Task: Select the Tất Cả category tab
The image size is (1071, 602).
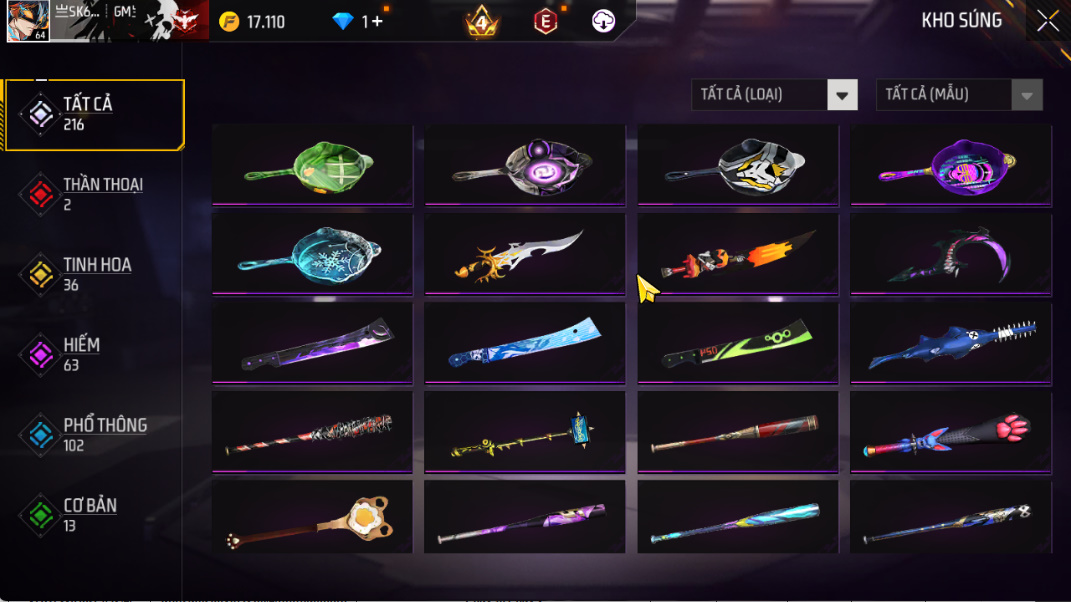Action: [x=94, y=114]
